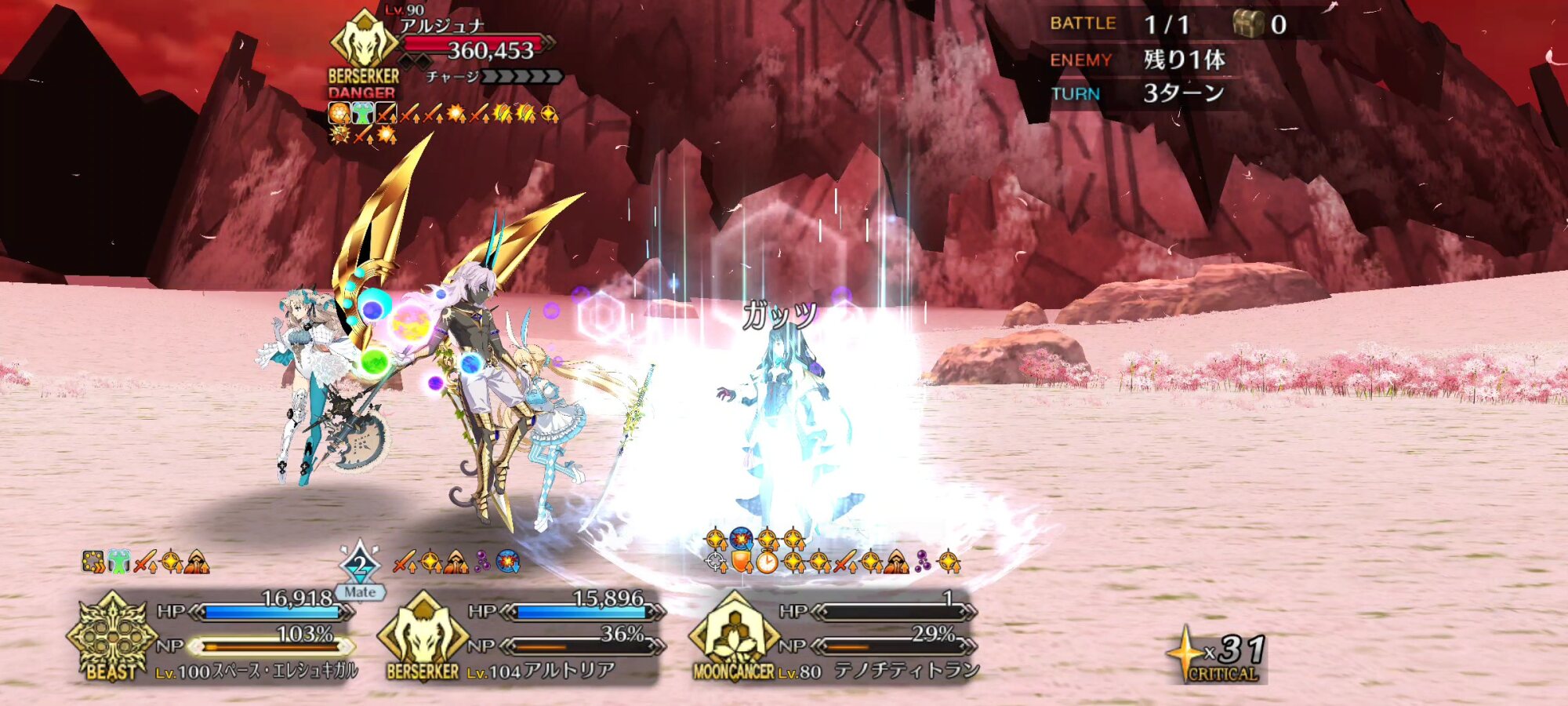This screenshot has width=1568, height=706.
Task: Select Space Ereshkigal's Beast status panel
Action: click(216, 637)
